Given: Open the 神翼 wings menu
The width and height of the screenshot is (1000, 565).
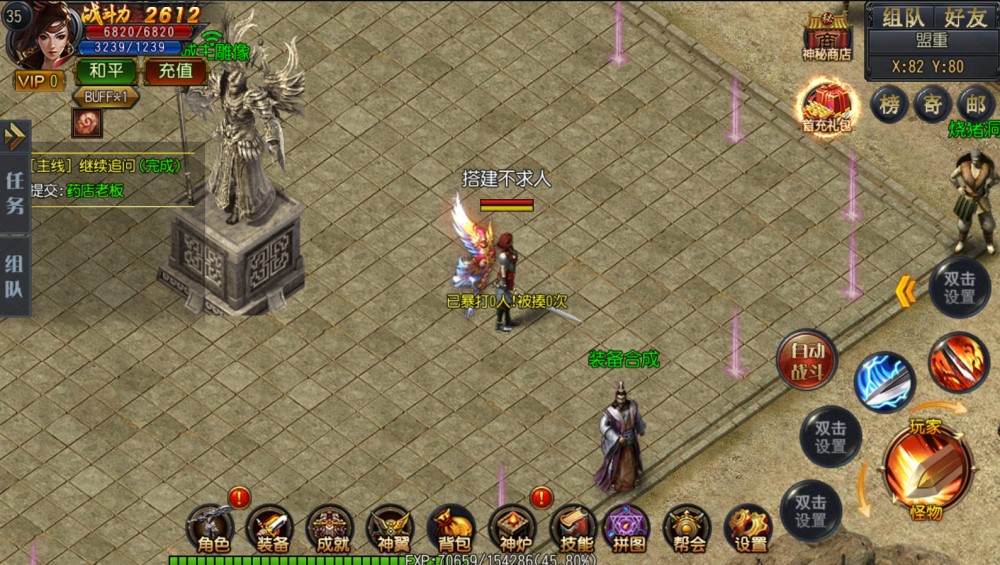Looking at the screenshot, I should tap(389, 529).
